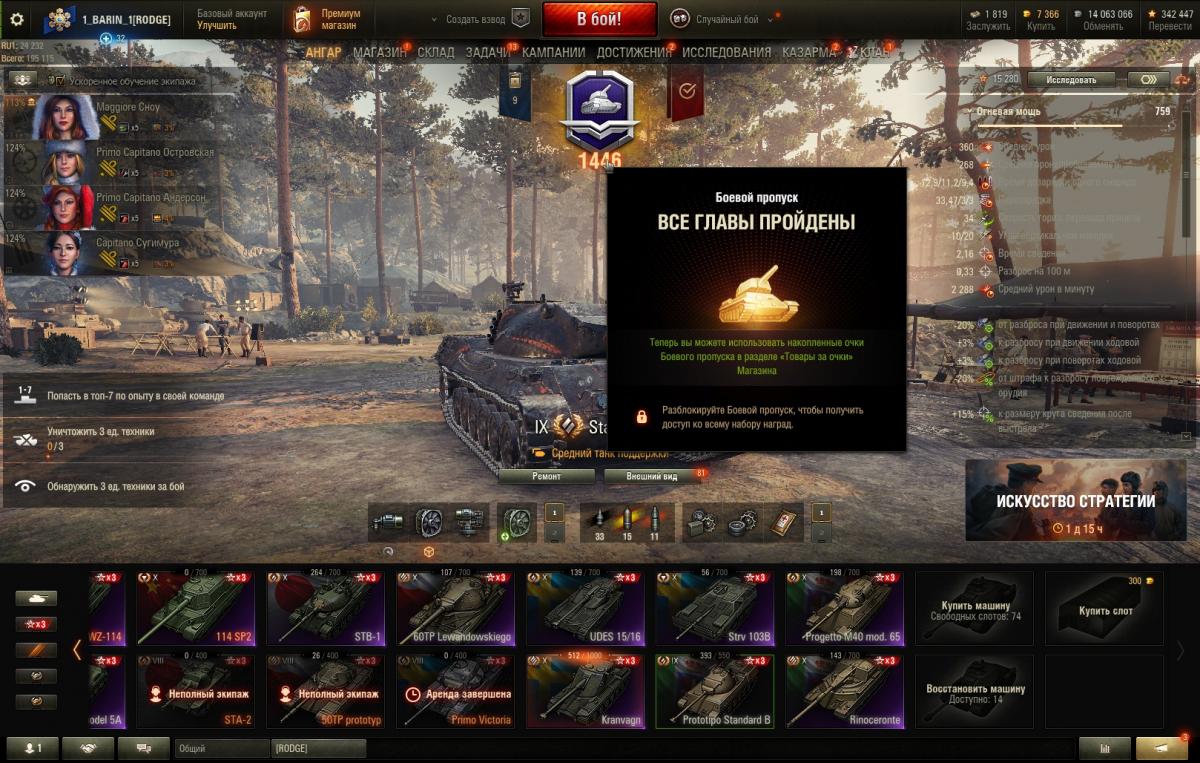Go to the КАМПАНИИ tab
1200x763 pixels.
(553, 52)
